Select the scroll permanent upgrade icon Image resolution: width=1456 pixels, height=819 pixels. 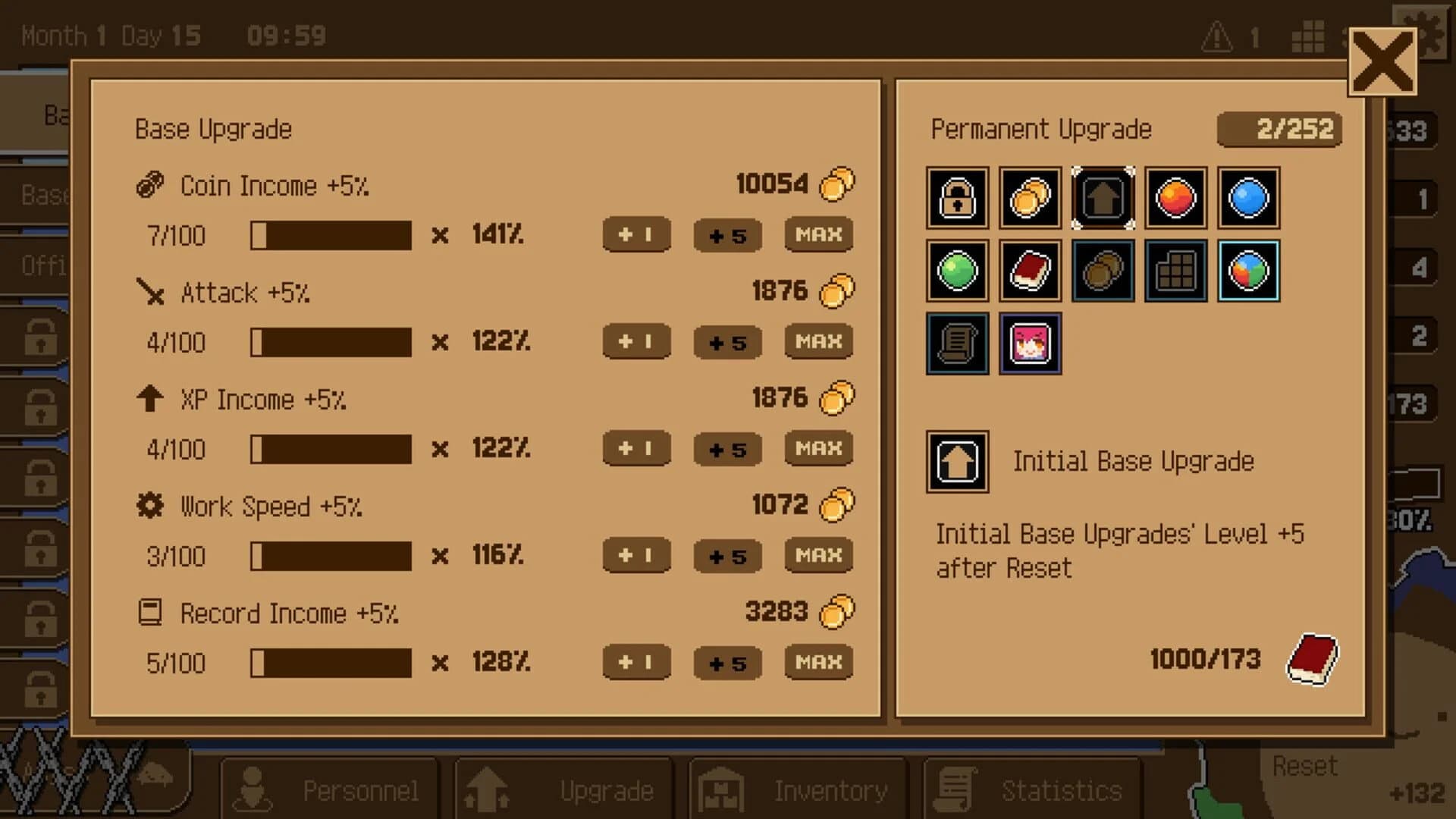(x=956, y=344)
